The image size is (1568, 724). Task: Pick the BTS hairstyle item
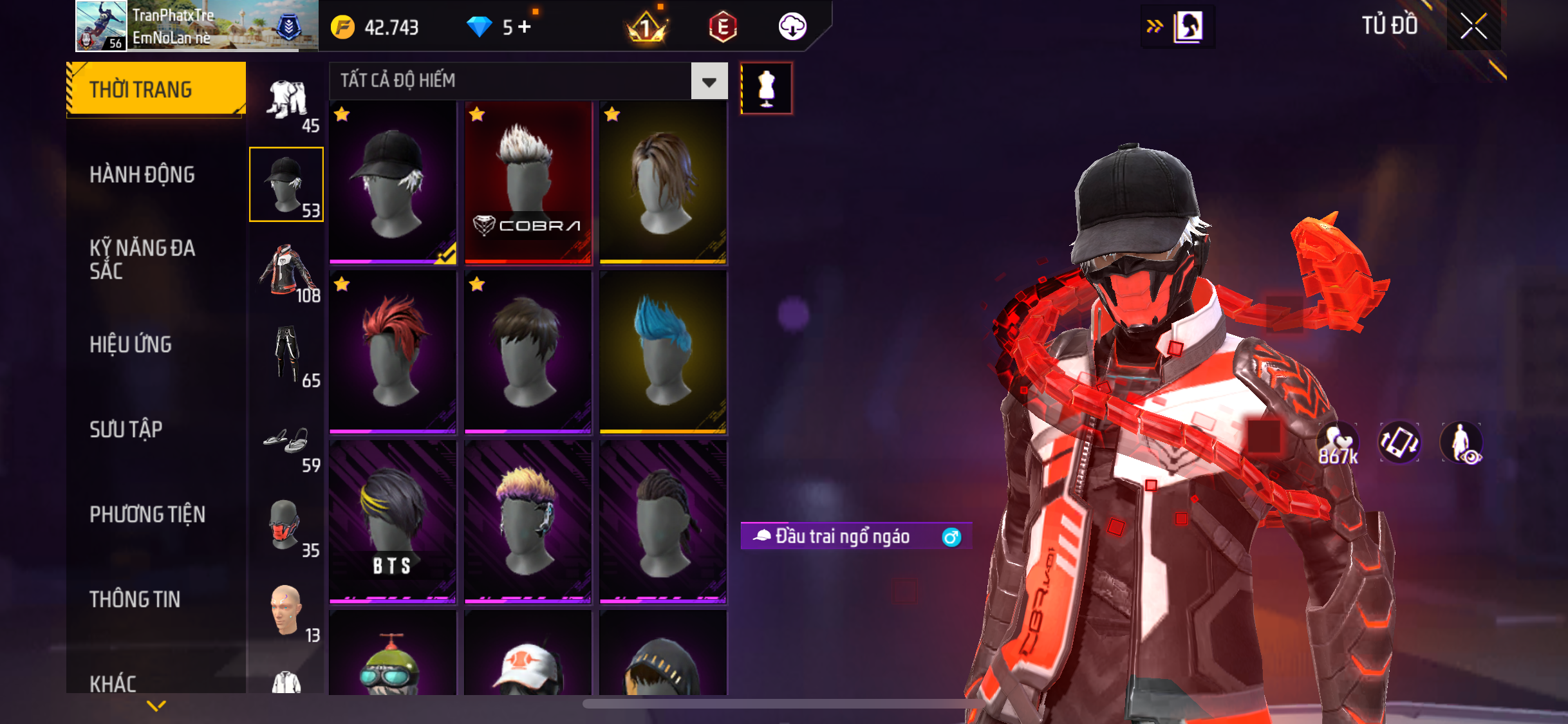coord(393,522)
